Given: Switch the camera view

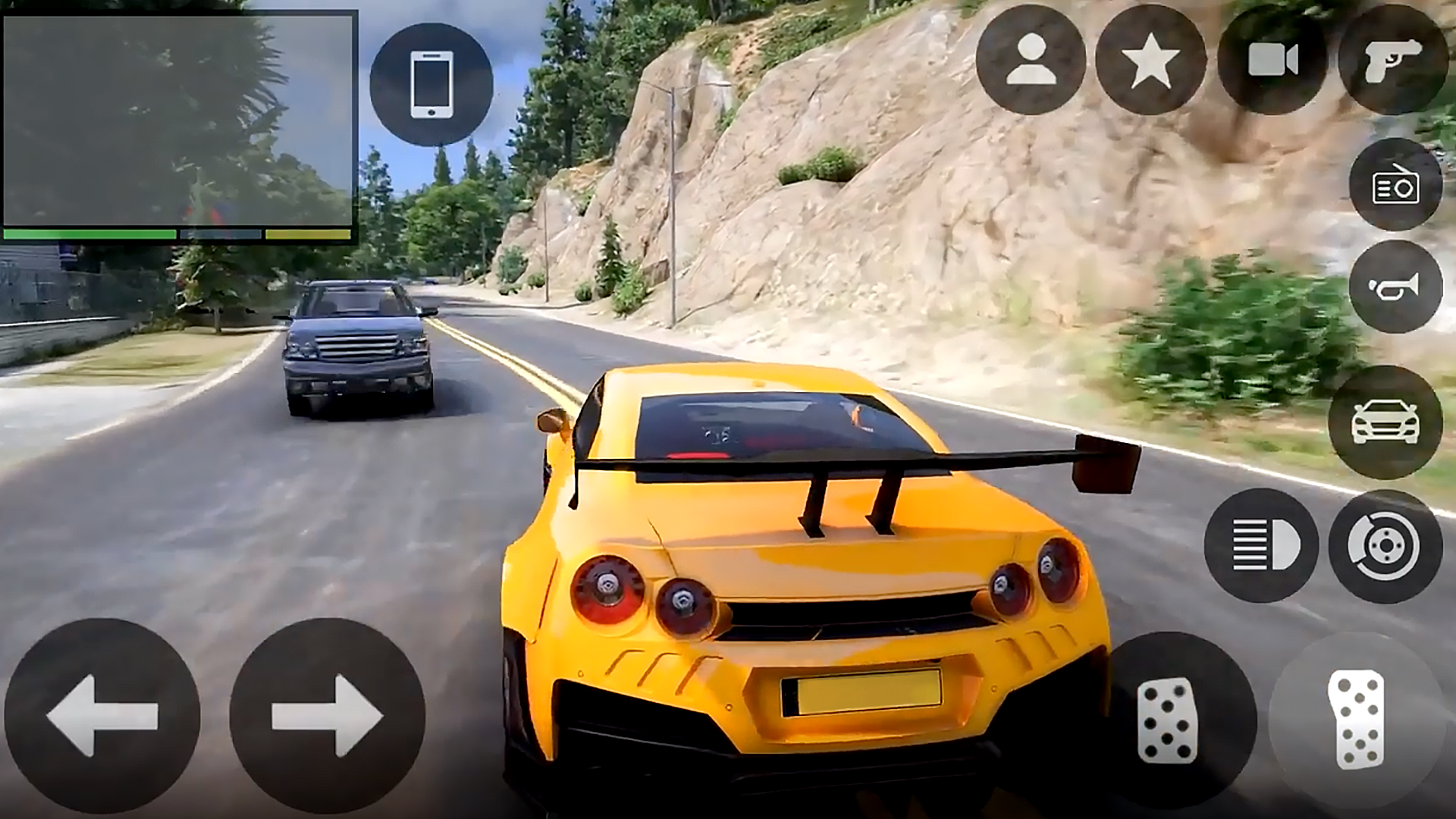Looking at the screenshot, I should [1272, 60].
